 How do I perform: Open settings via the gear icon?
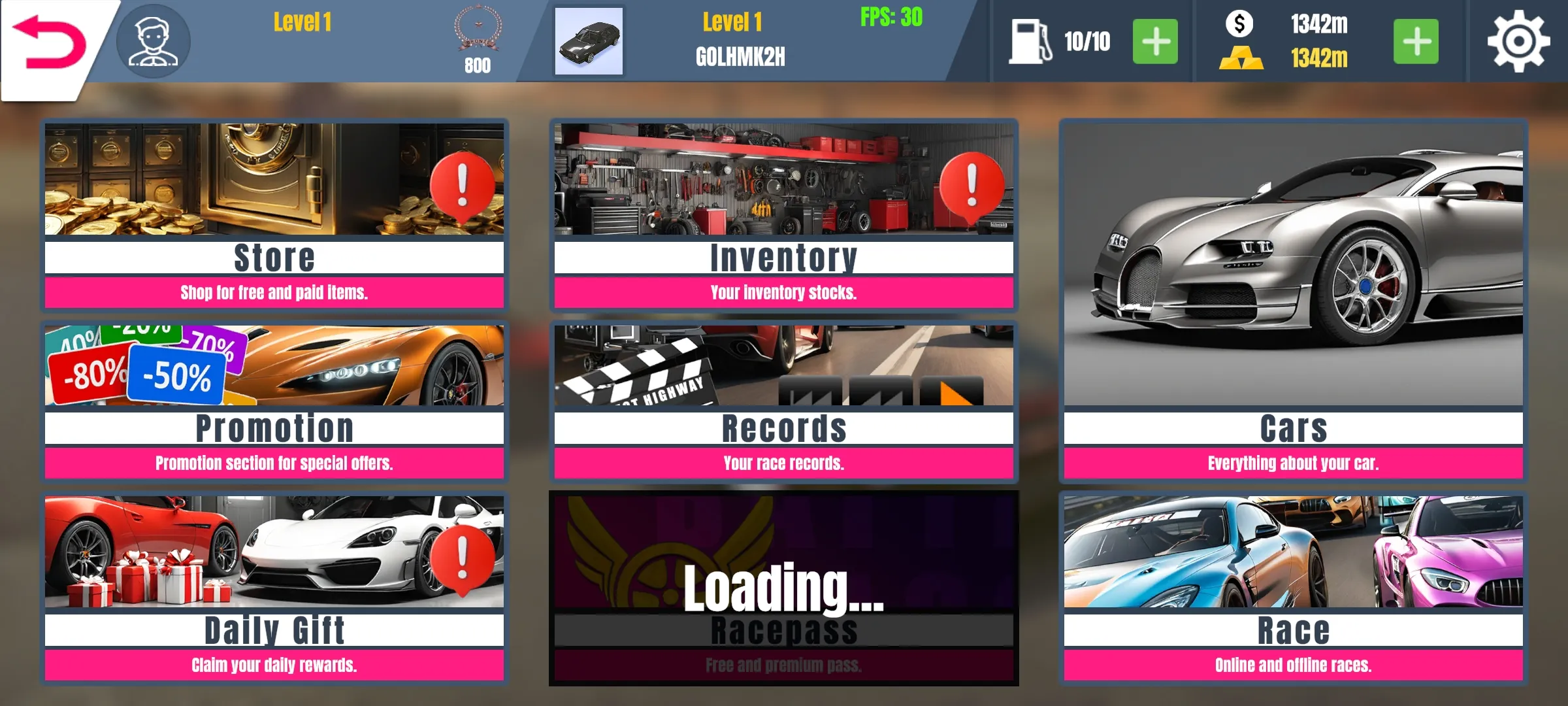(x=1518, y=42)
